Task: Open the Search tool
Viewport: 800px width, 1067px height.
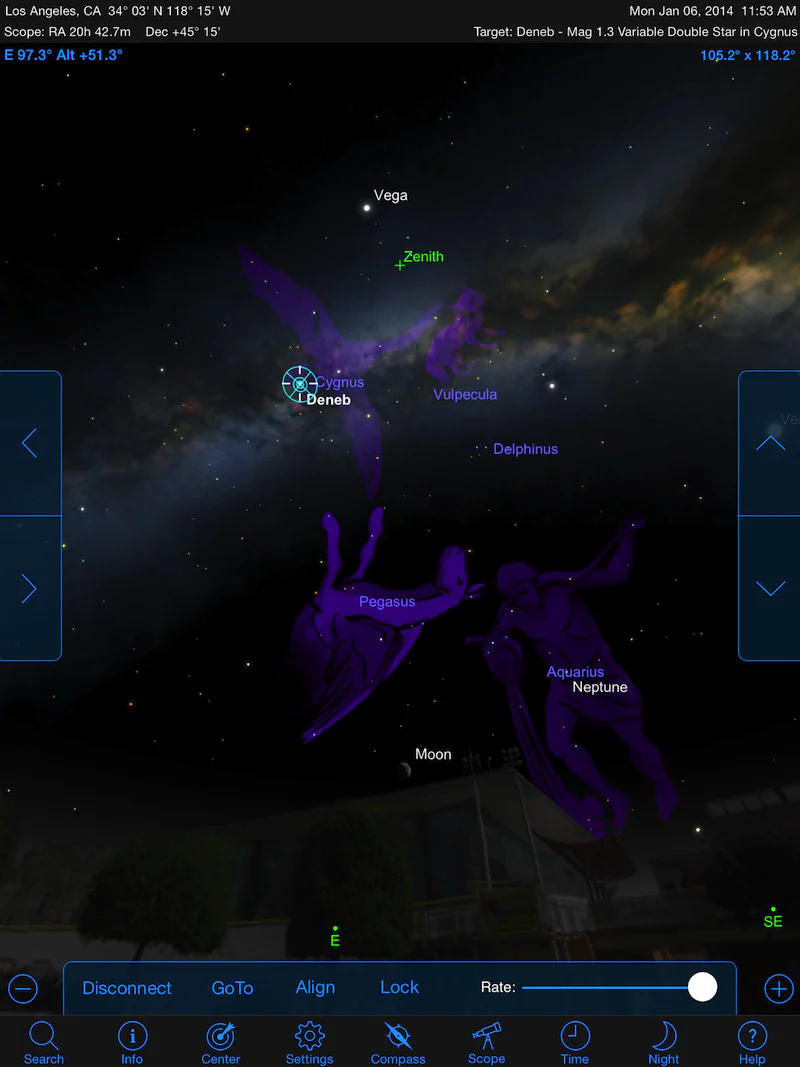Action: coord(44,1042)
